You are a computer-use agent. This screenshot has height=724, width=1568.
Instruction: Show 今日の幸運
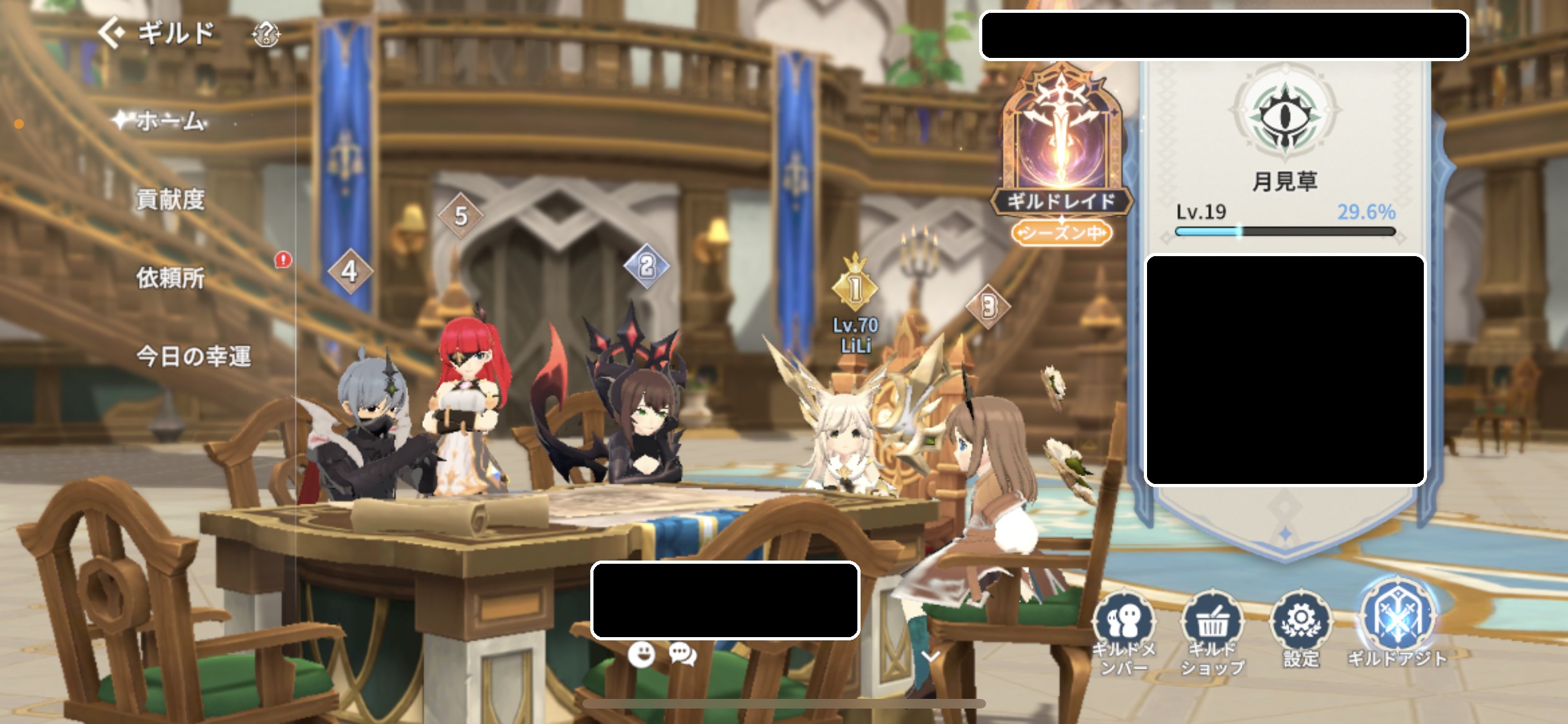tap(193, 356)
